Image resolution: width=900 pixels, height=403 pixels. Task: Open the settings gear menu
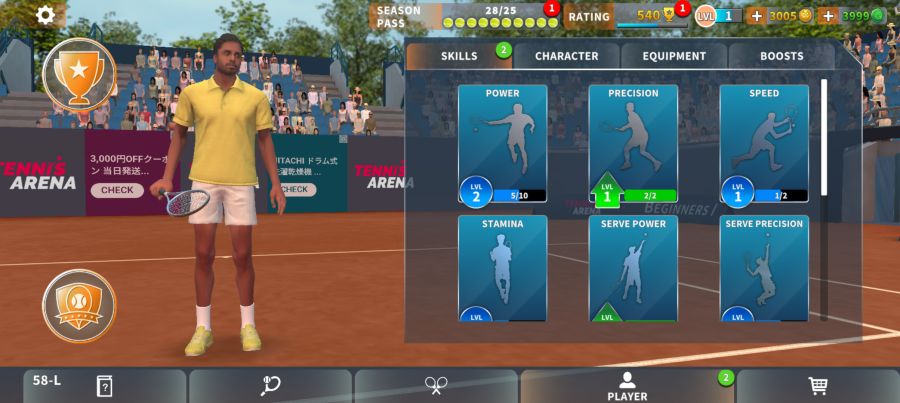pyautogui.click(x=46, y=15)
